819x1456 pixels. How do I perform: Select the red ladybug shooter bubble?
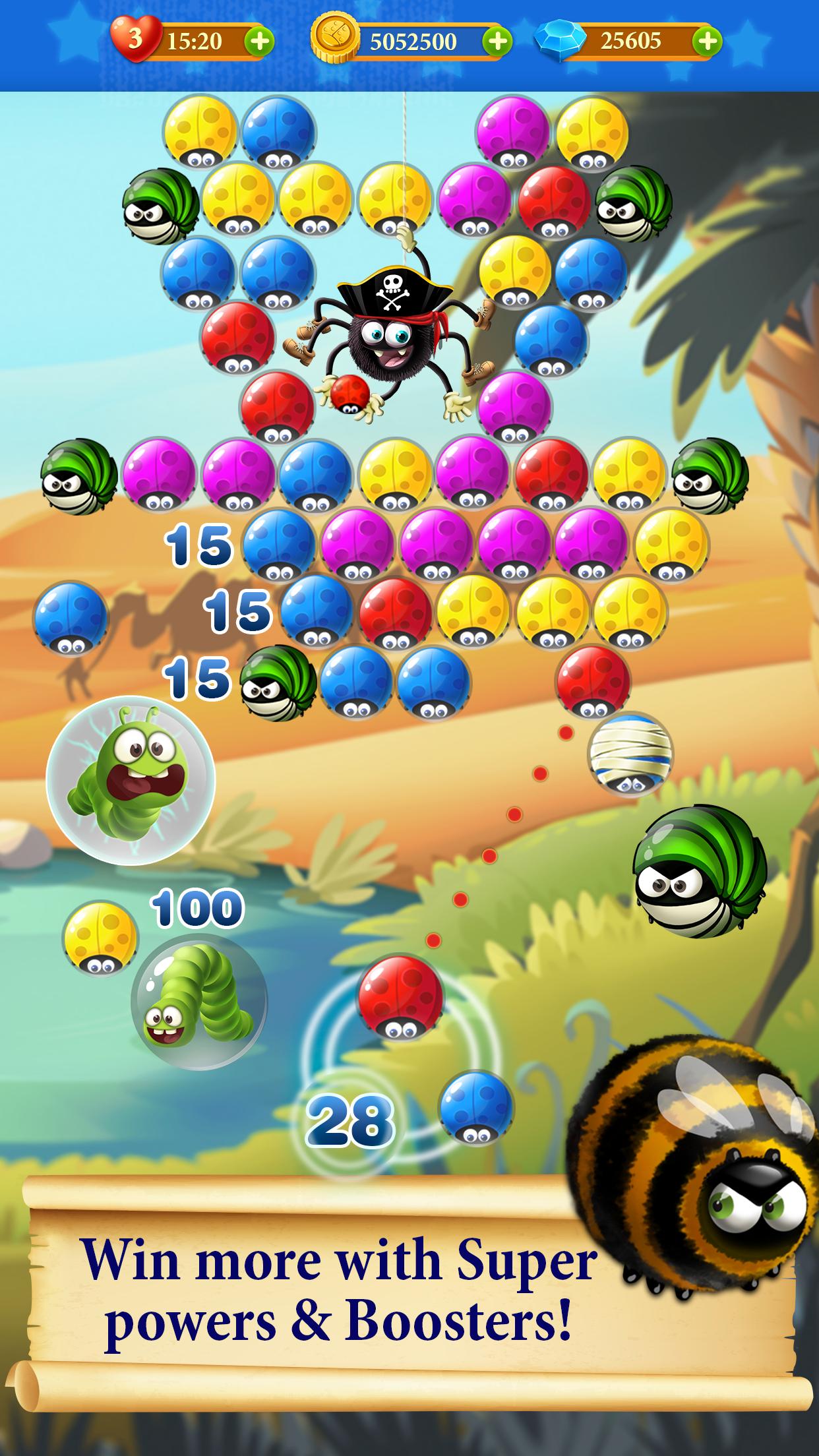point(400,998)
